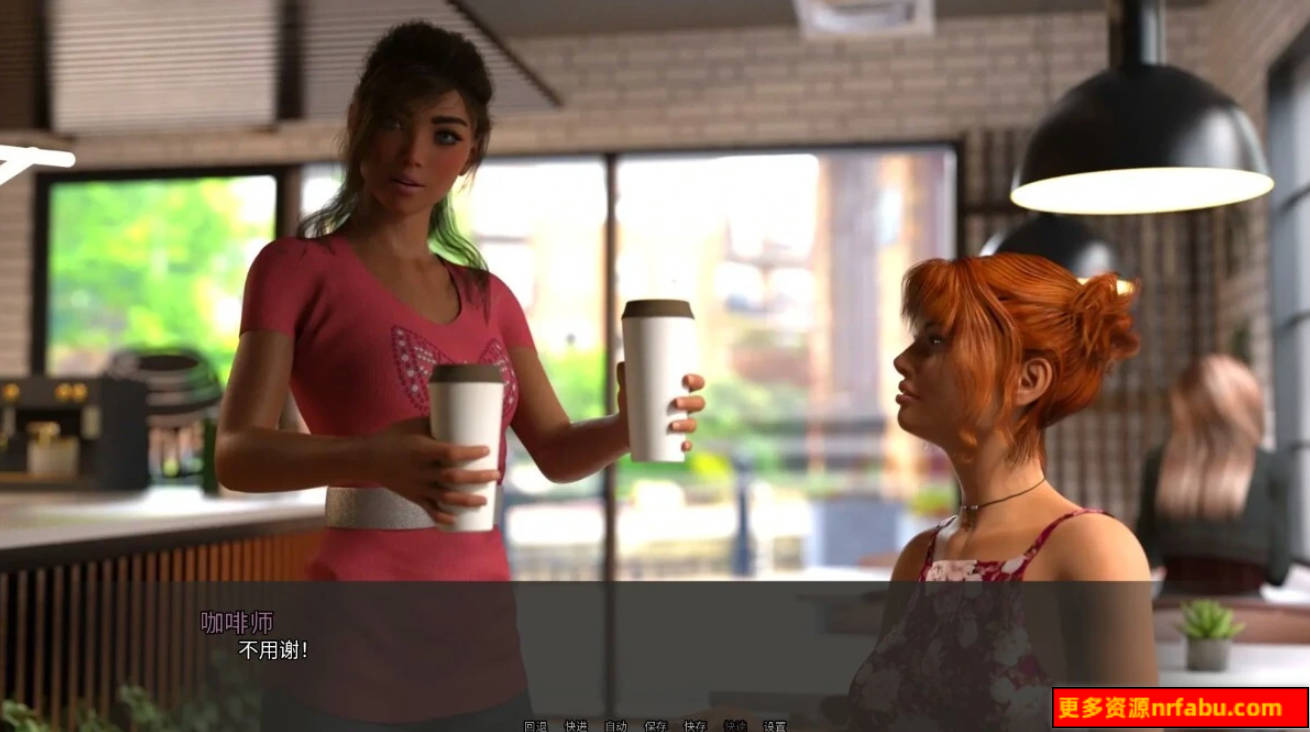Image resolution: width=1310 pixels, height=732 pixels.
Task: Select 快存 (quick save)
Action: tap(695, 726)
